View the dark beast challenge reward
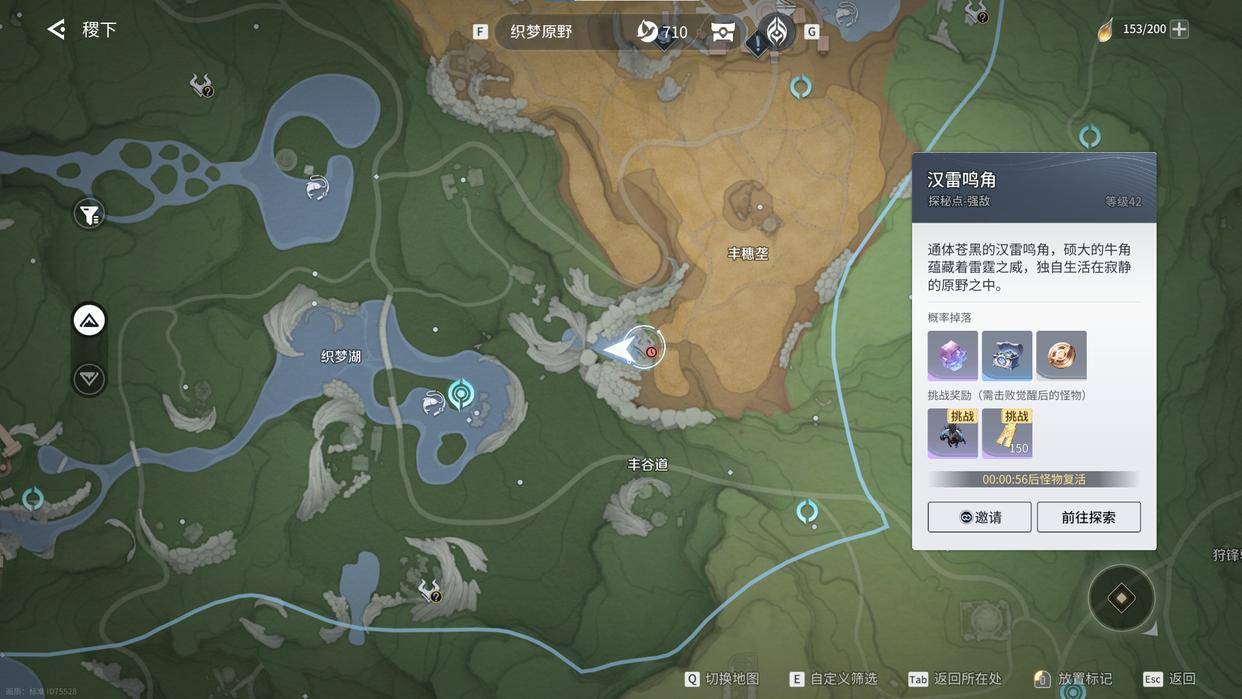The width and height of the screenshot is (1242, 699). (x=952, y=432)
